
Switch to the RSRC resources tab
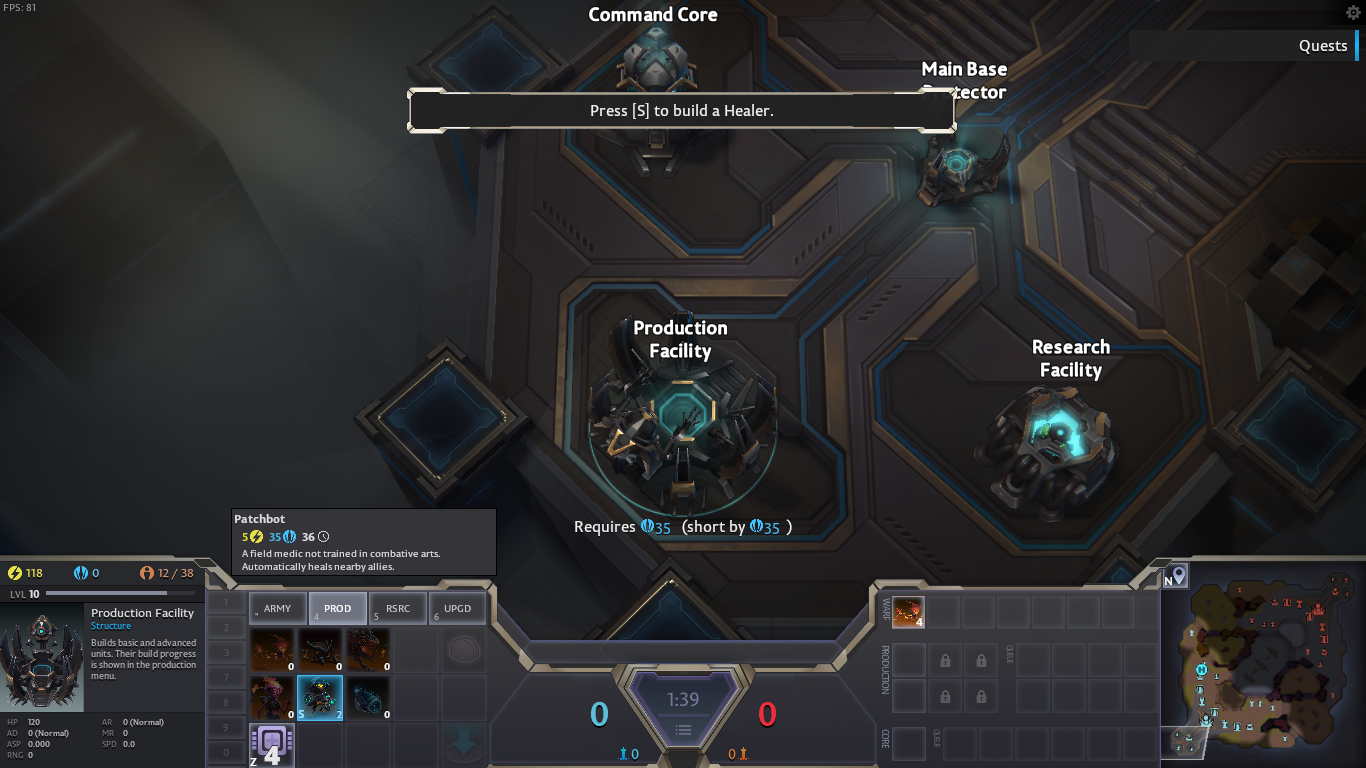click(x=397, y=608)
